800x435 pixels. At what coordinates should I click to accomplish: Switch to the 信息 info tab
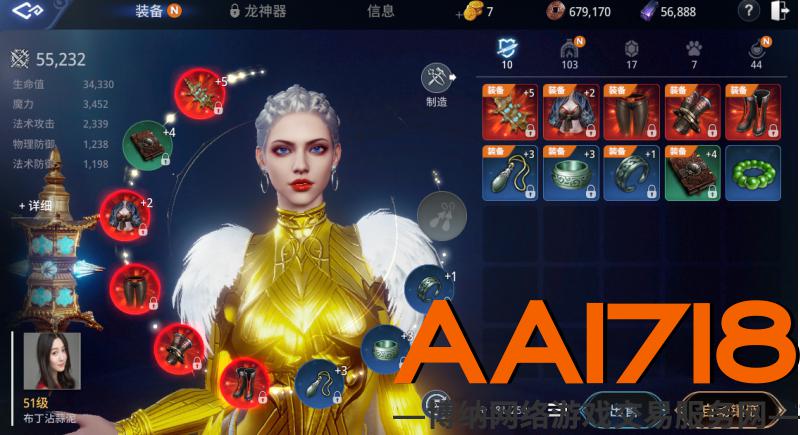click(380, 11)
